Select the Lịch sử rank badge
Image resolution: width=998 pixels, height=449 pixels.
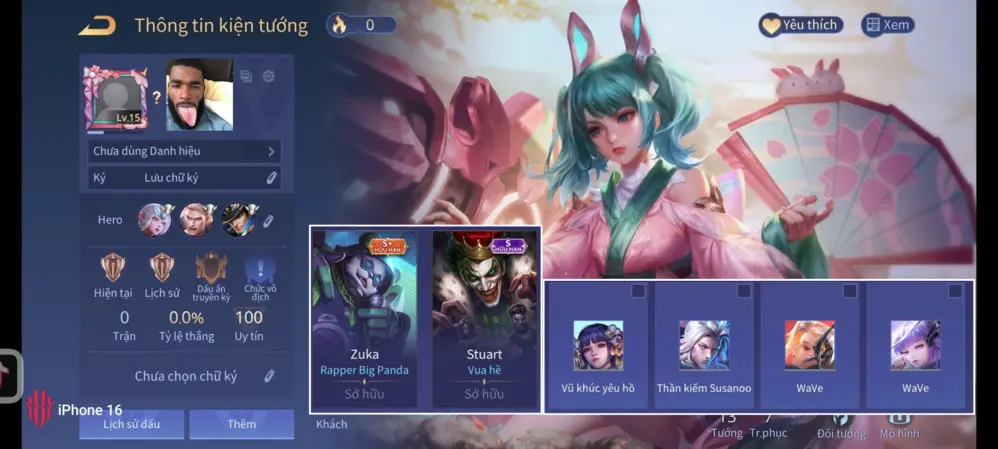pyautogui.click(x=161, y=268)
